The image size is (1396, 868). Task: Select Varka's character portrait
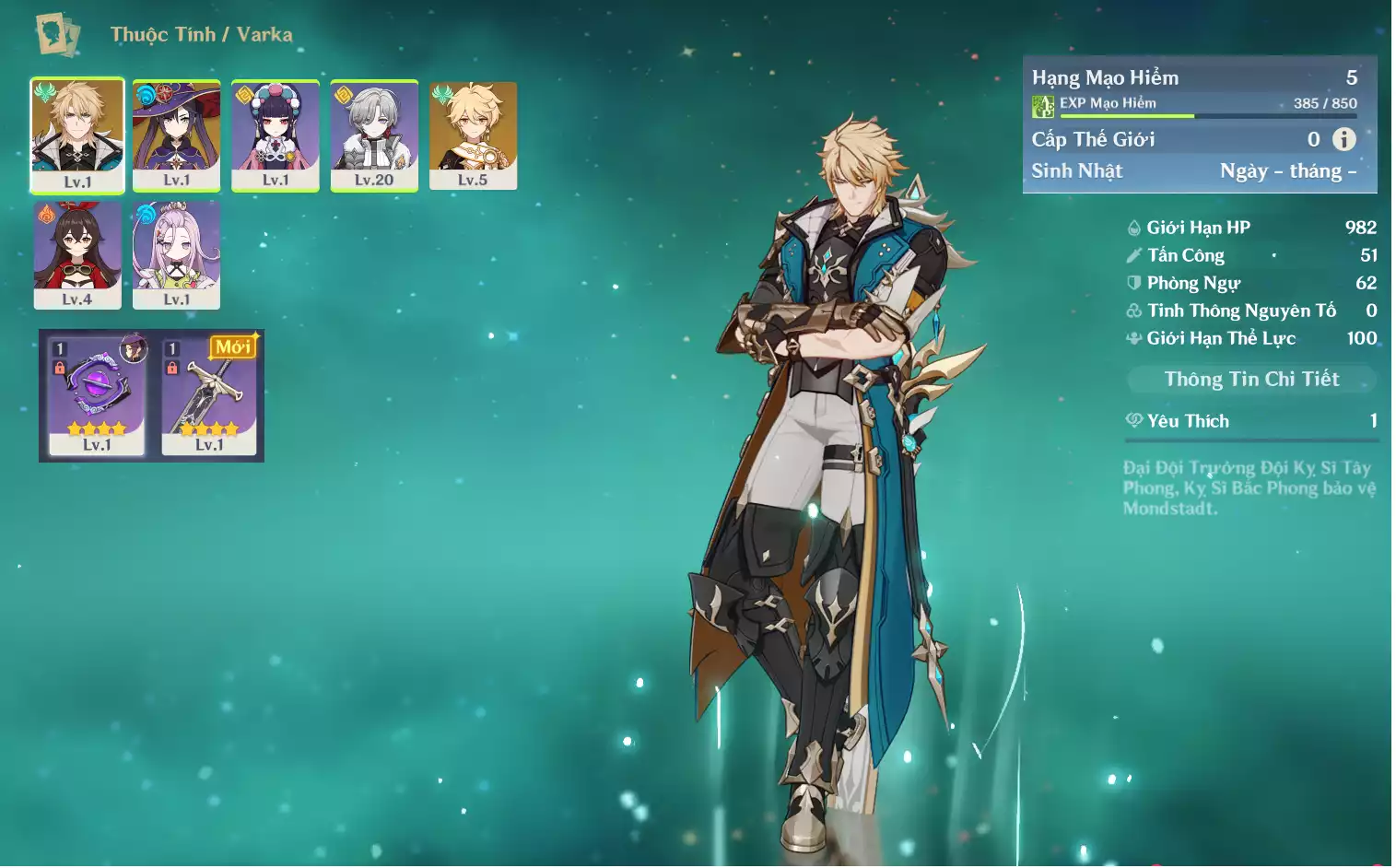77,135
